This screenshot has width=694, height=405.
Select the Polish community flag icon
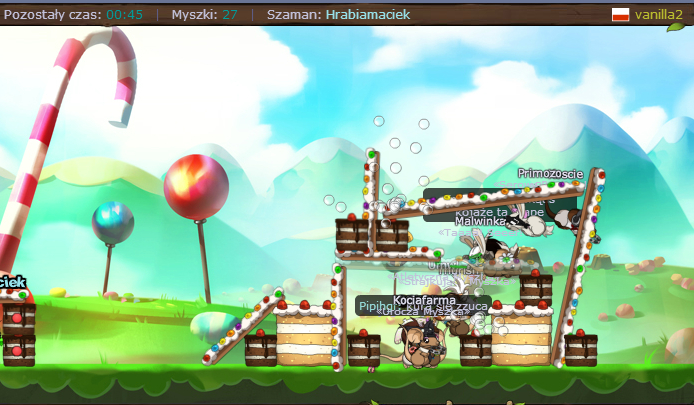tap(620, 15)
